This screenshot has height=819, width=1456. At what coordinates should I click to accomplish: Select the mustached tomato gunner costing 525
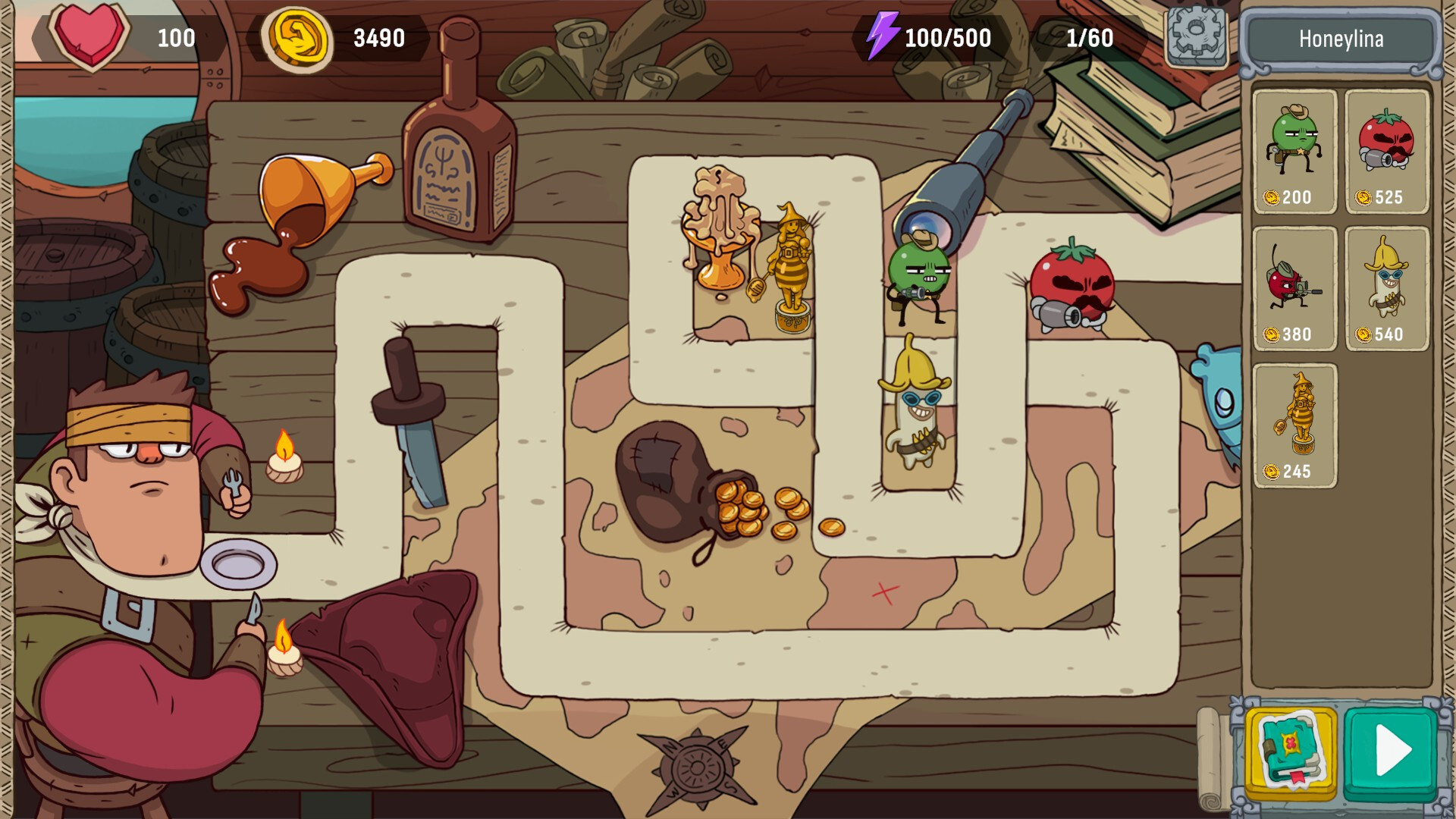pyautogui.click(x=1387, y=148)
